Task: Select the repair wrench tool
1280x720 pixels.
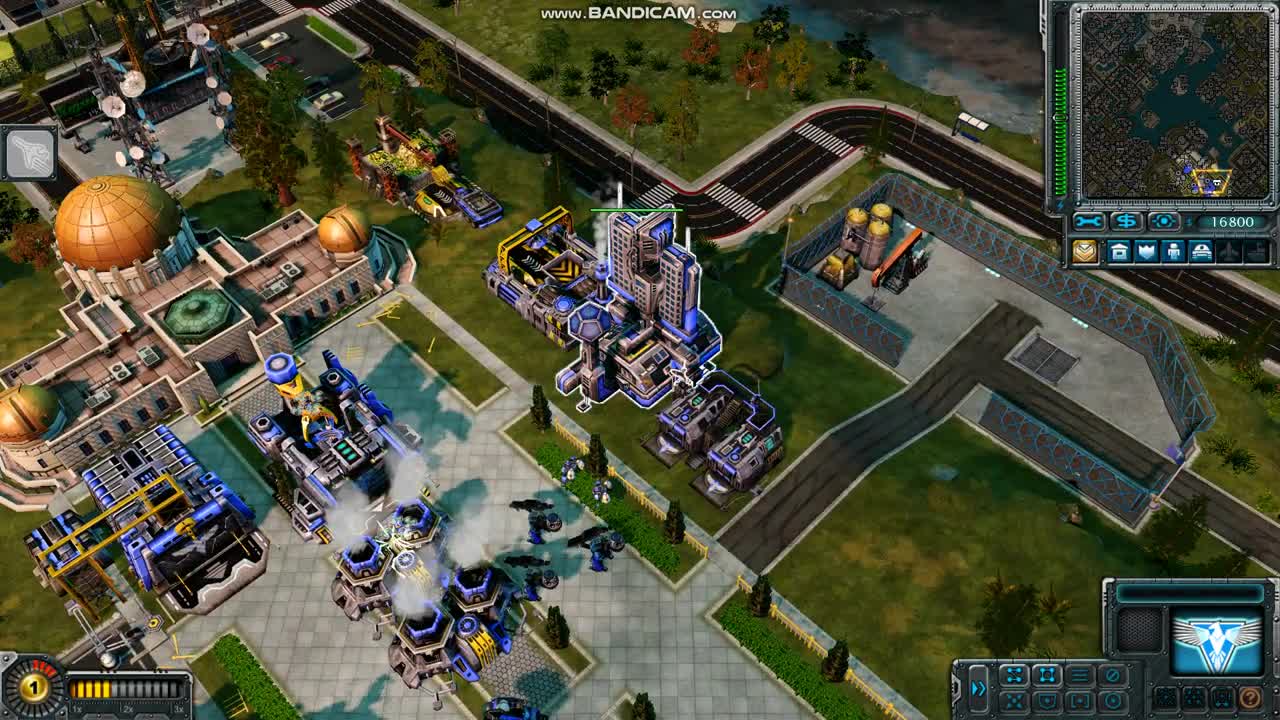Action: 1088,221
